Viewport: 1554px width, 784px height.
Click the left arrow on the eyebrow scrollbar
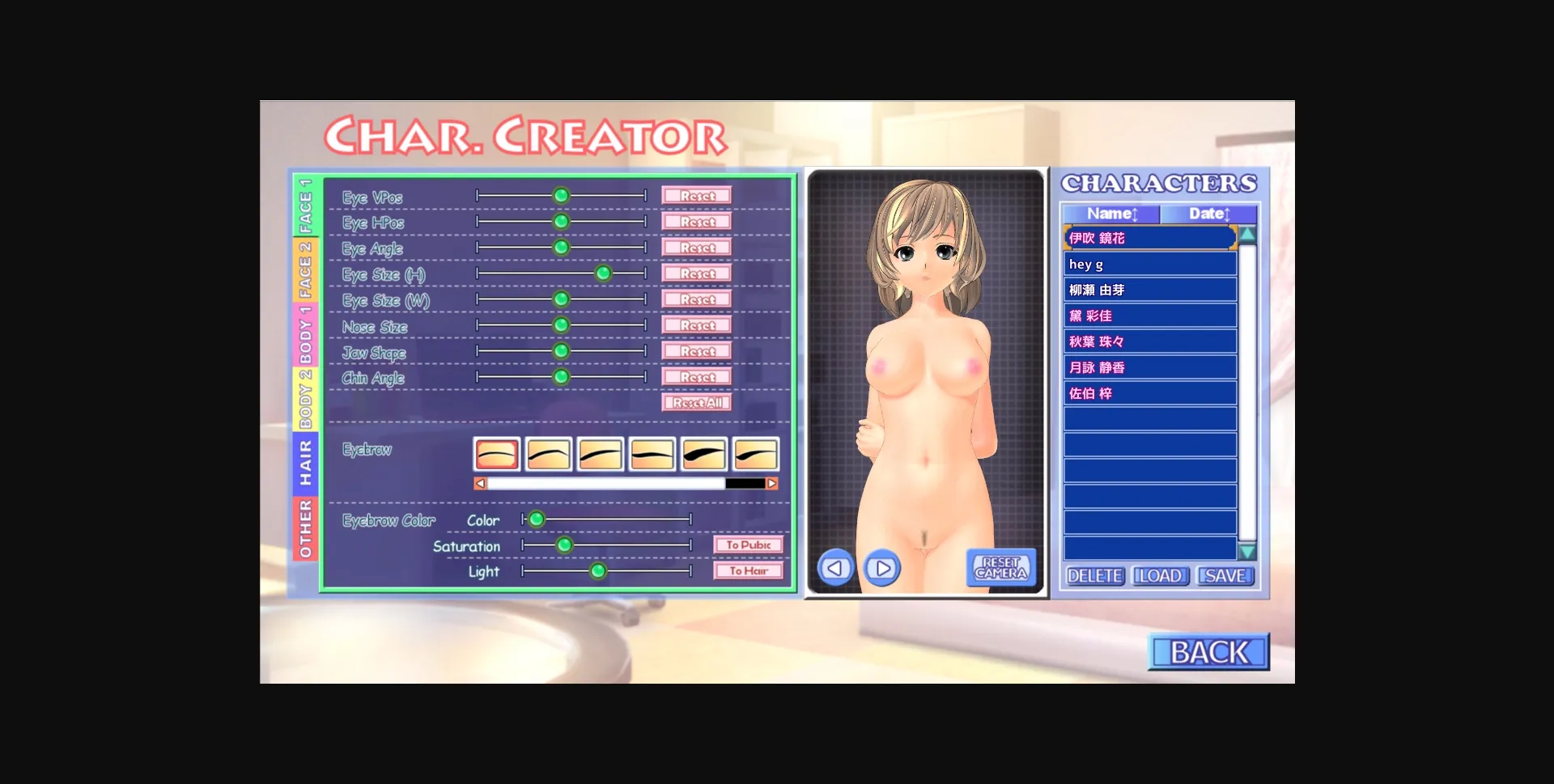tap(481, 482)
